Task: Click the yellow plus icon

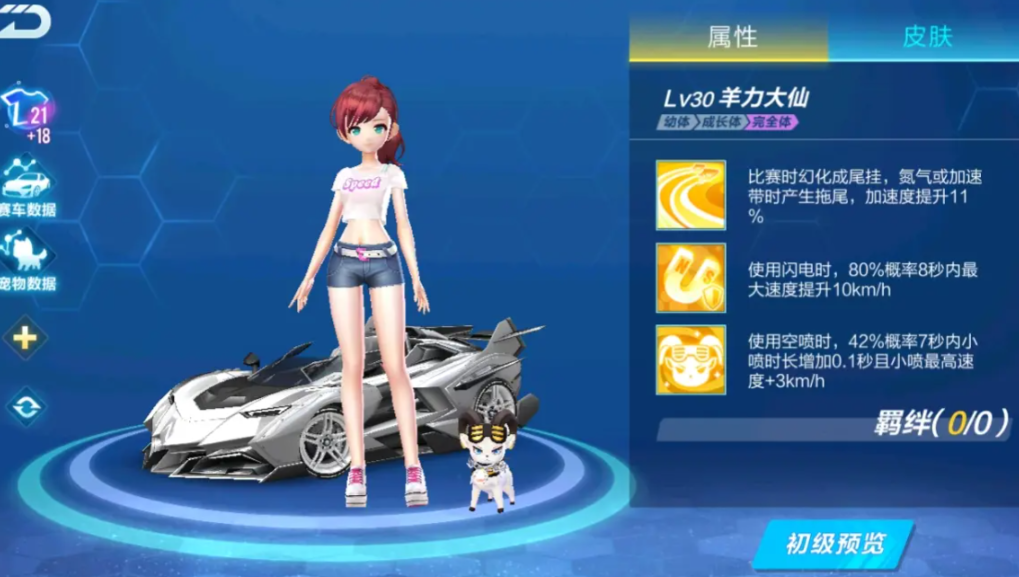Action: [25, 338]
